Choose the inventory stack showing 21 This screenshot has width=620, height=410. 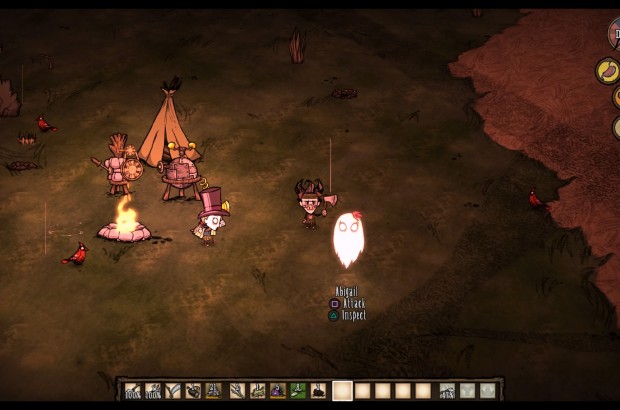214,391
